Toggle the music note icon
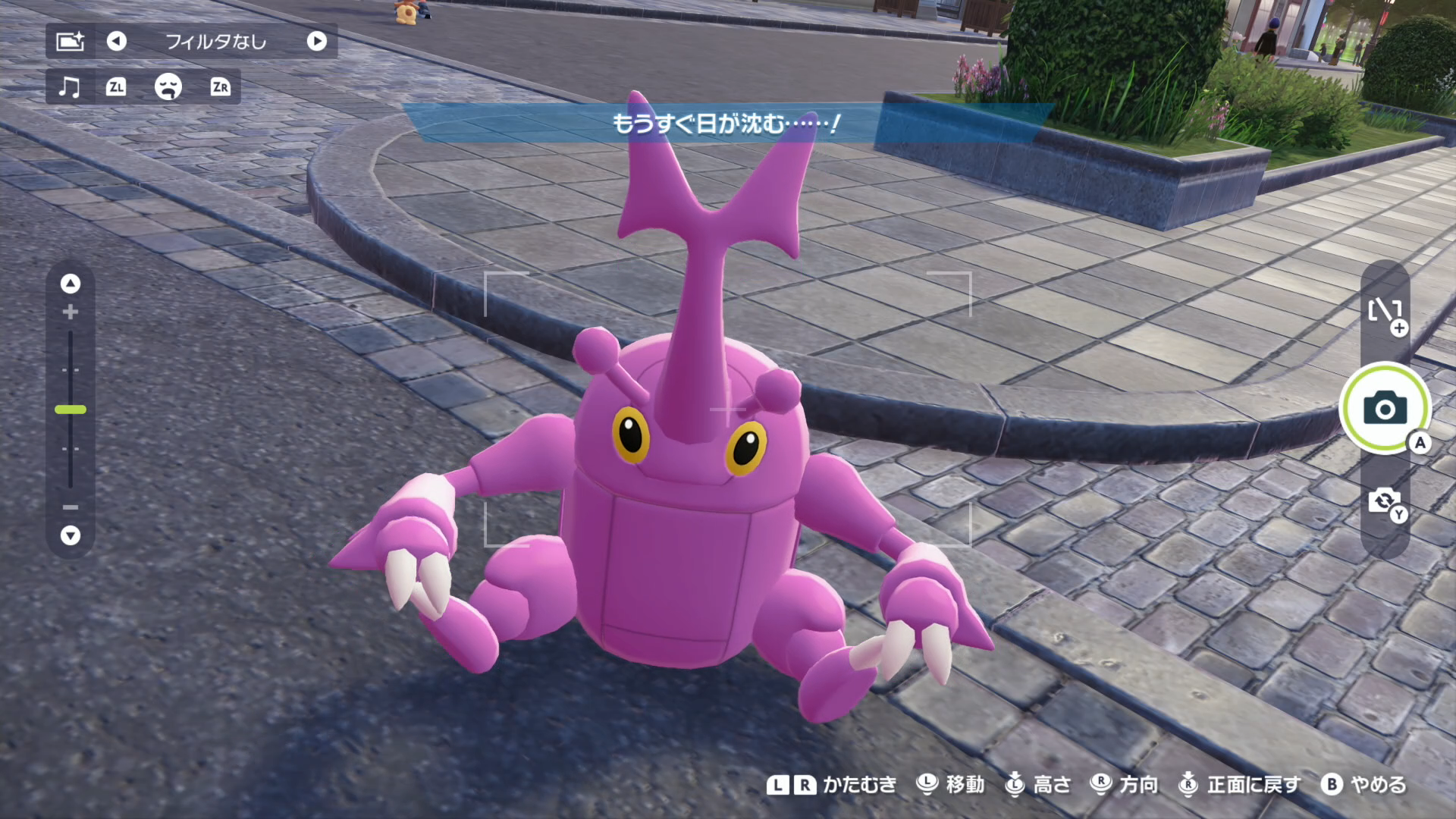Image resolution: width=1456 pixels, height=819 pixels. coord(69,86)
